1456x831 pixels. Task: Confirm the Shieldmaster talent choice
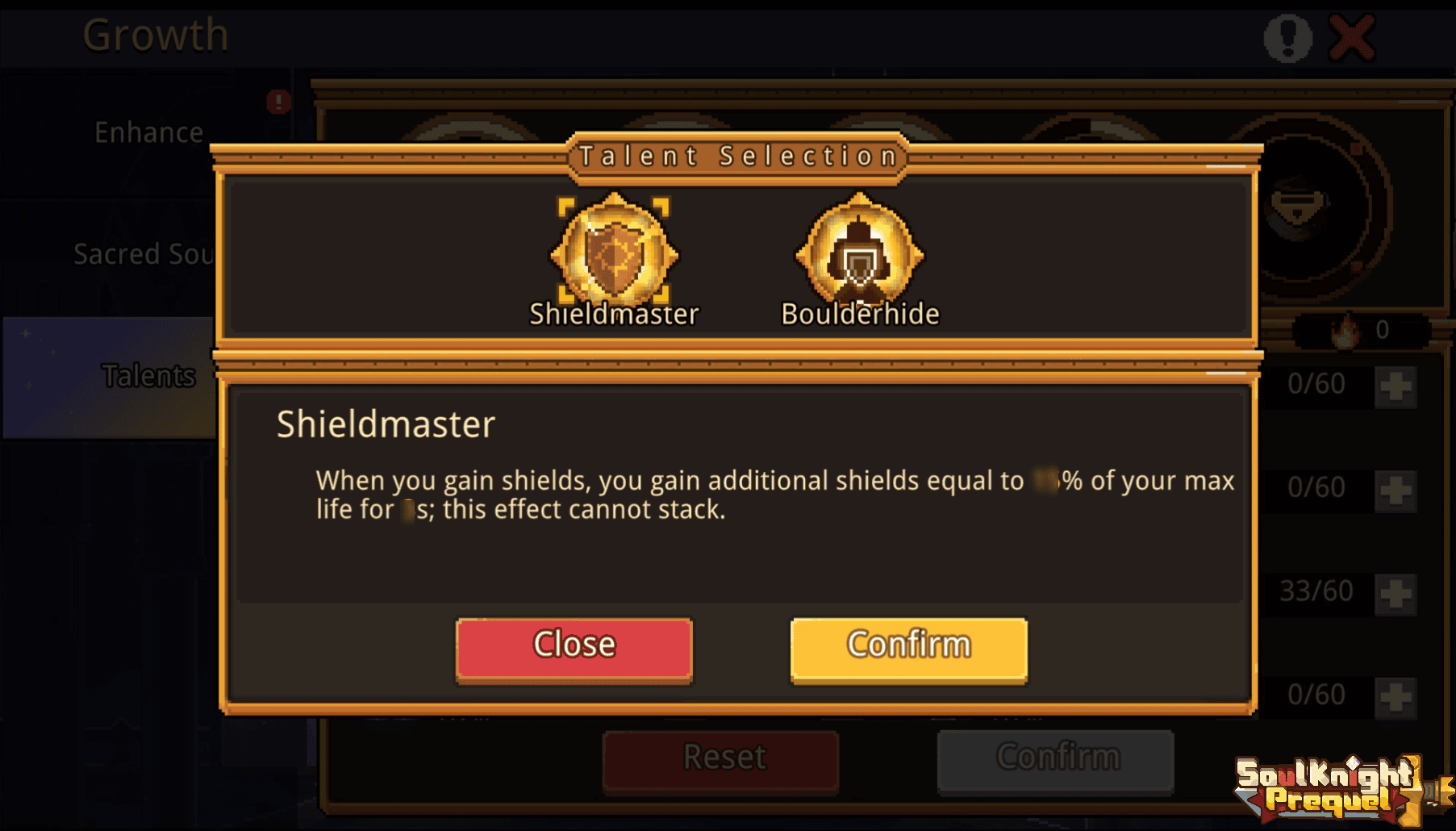(908, 648)
